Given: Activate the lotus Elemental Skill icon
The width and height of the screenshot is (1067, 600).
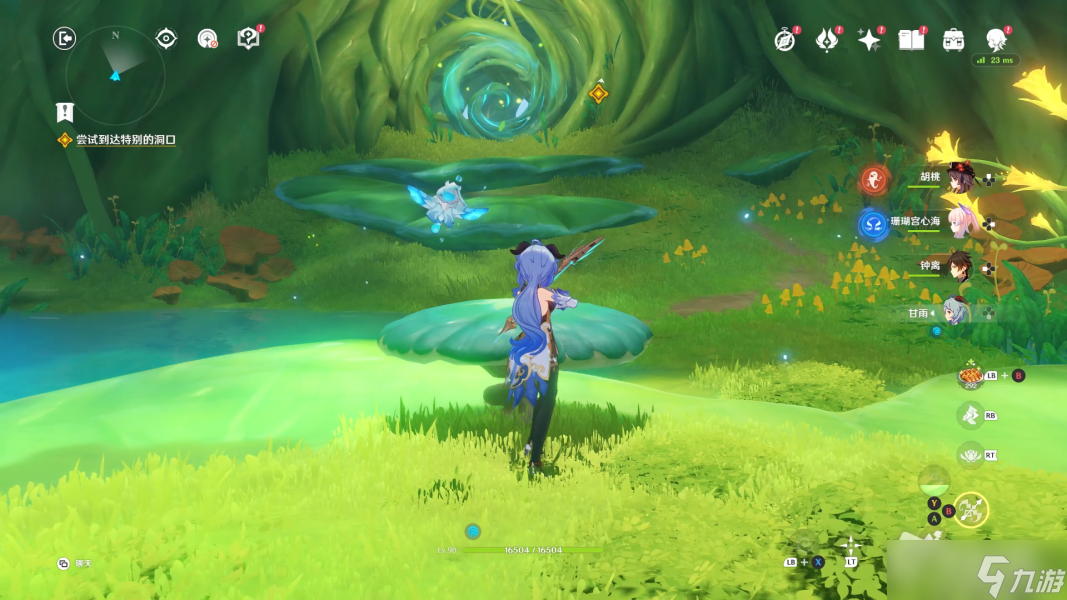Looking at the screenshot, I should pyautogui.click(x=970, y=455).
